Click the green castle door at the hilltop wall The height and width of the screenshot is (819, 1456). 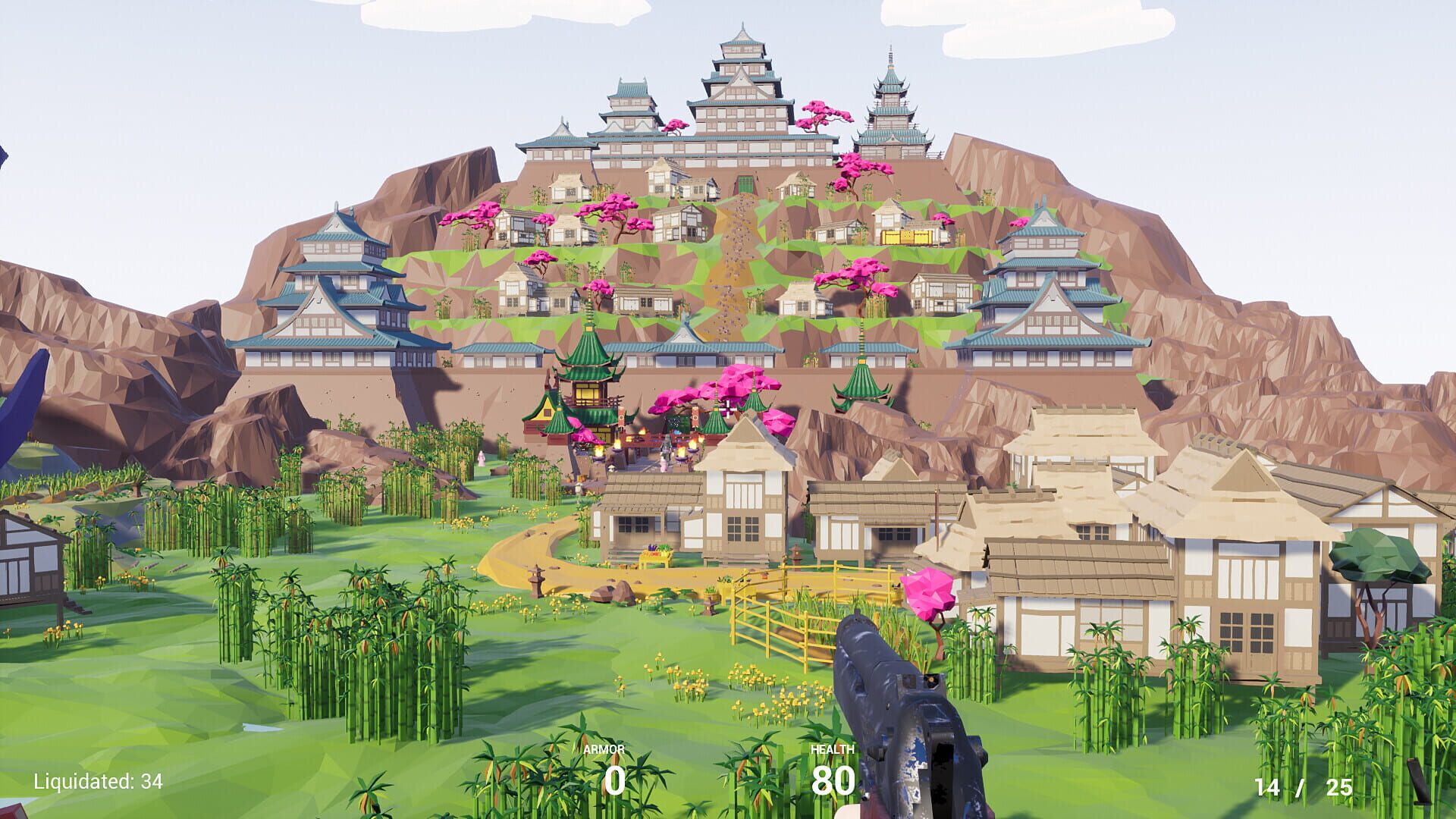coord(745,185)
